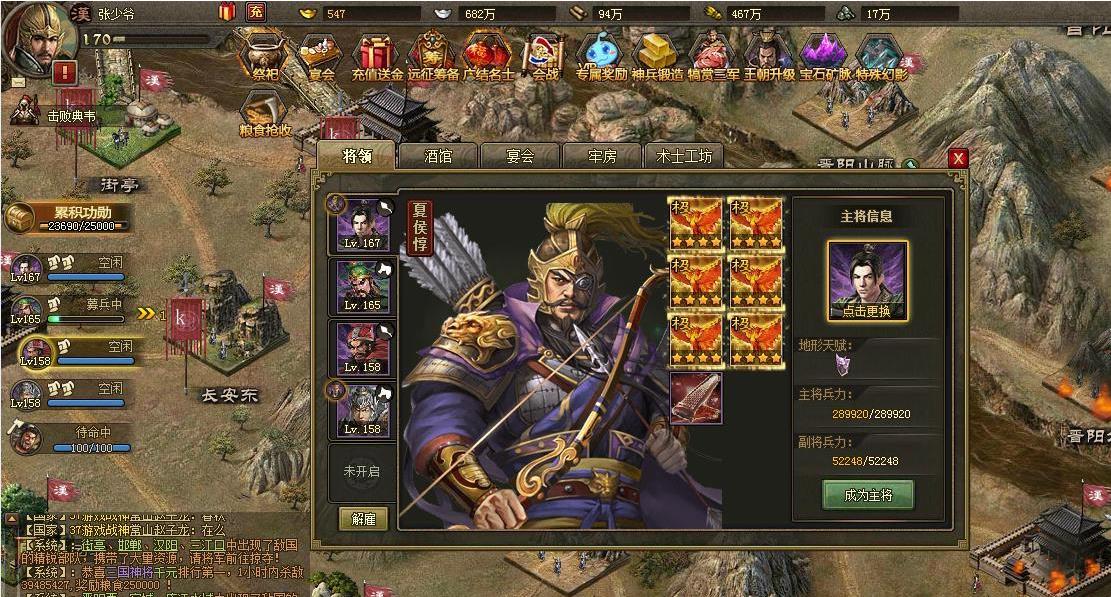Open the 牢房 tab

pos(601,156)
